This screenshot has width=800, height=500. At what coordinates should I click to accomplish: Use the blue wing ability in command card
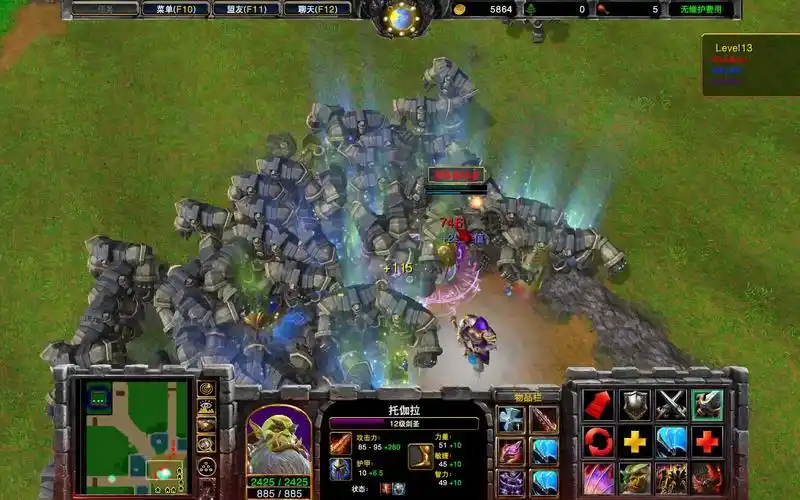pos(671,441)
